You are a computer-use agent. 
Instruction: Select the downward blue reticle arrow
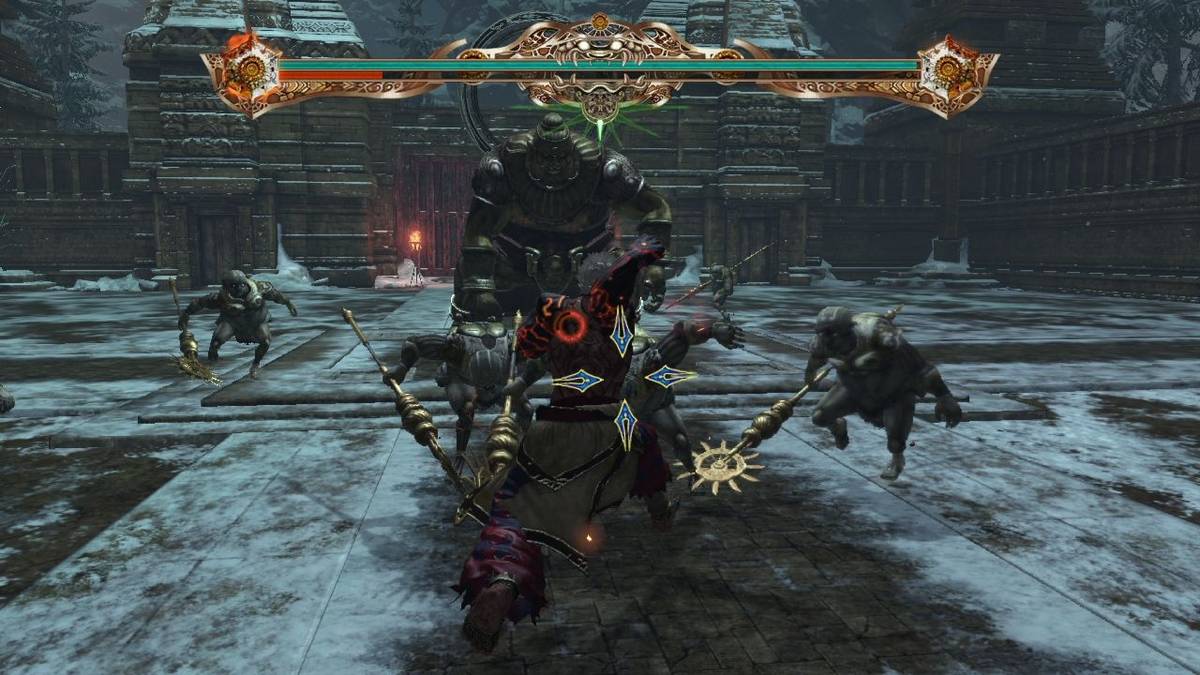(x=625, y=424)
